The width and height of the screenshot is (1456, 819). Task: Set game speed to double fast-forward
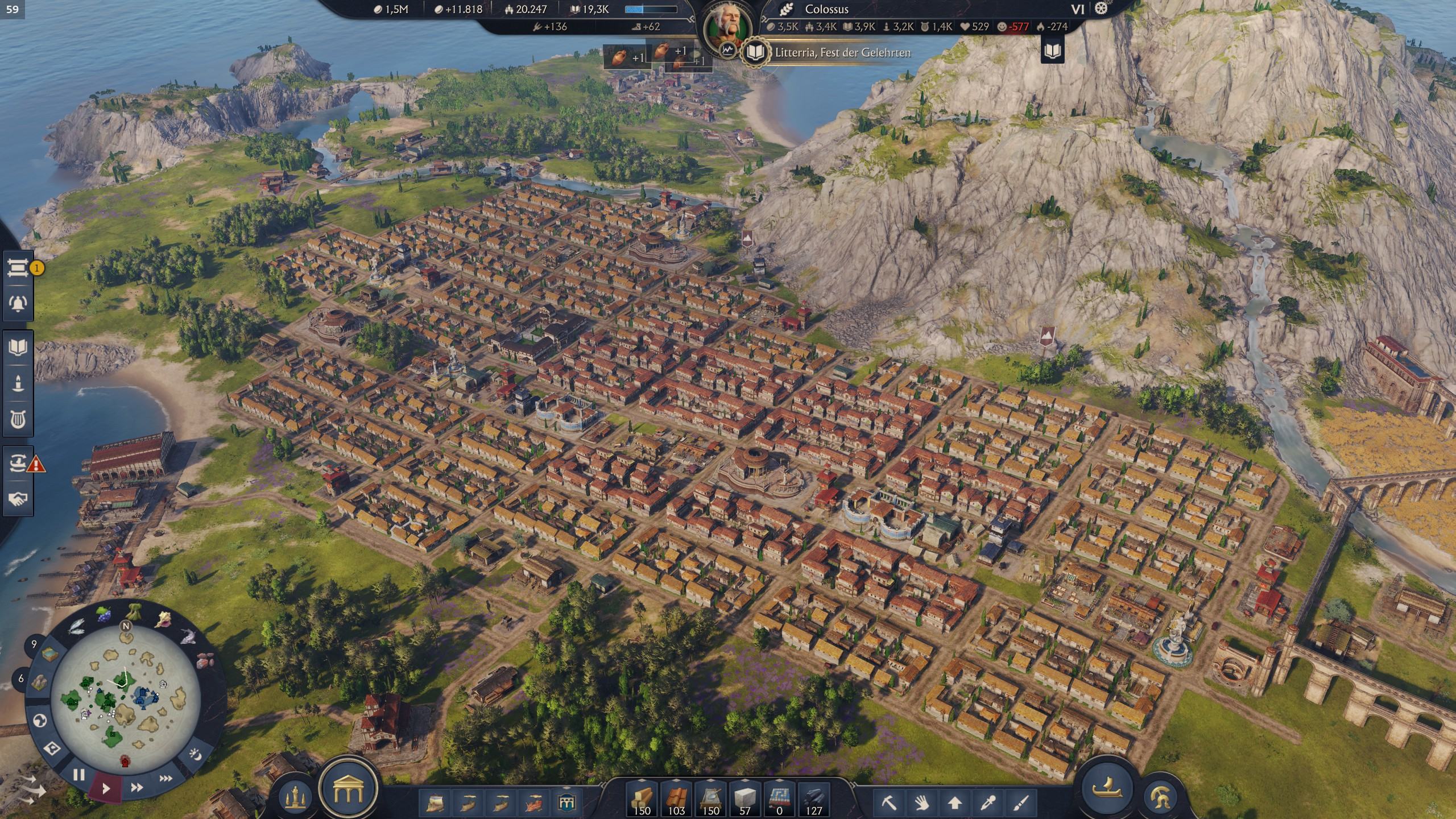(136, 788)
